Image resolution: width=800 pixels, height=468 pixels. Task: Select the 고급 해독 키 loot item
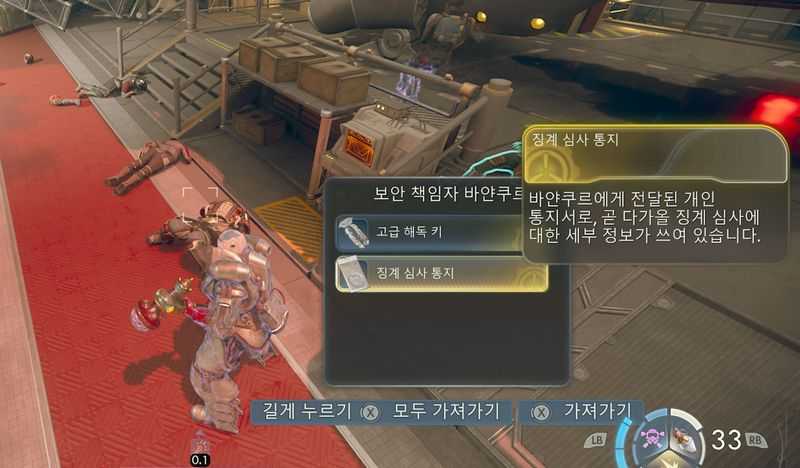pos(430,233)
